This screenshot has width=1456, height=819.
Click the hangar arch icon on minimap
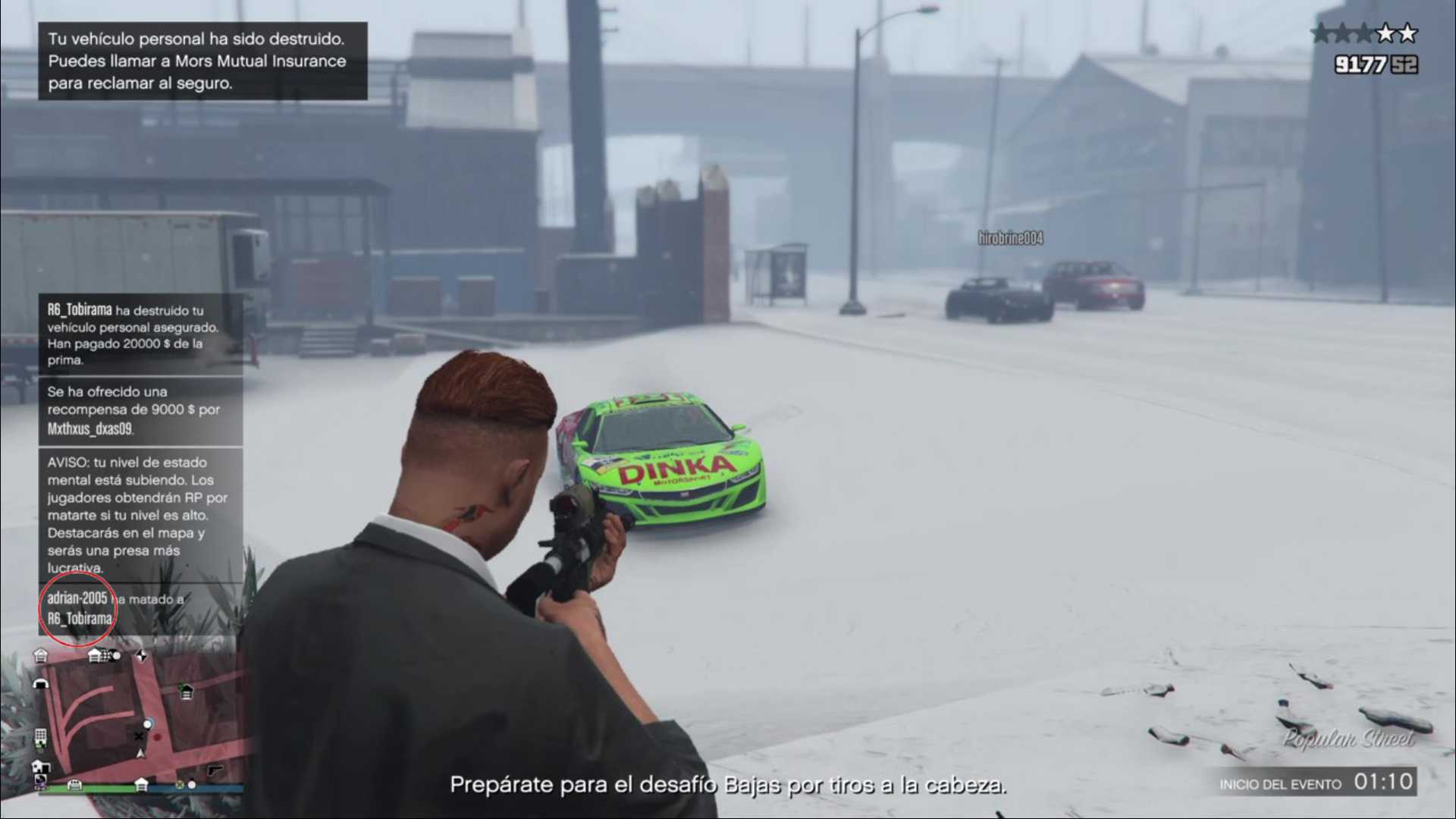41,683
